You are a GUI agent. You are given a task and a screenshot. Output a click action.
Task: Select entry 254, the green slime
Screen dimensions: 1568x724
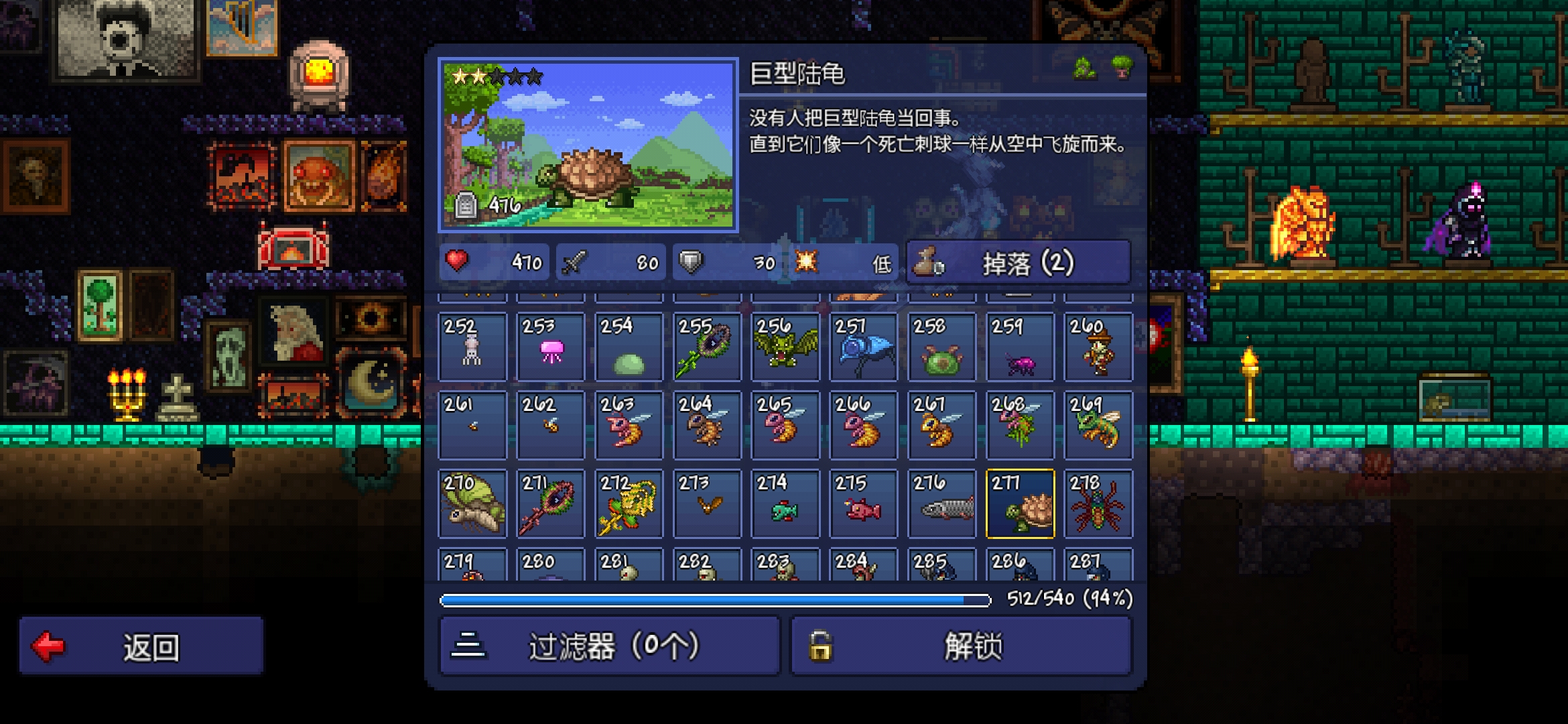click(x=629, y=347)
